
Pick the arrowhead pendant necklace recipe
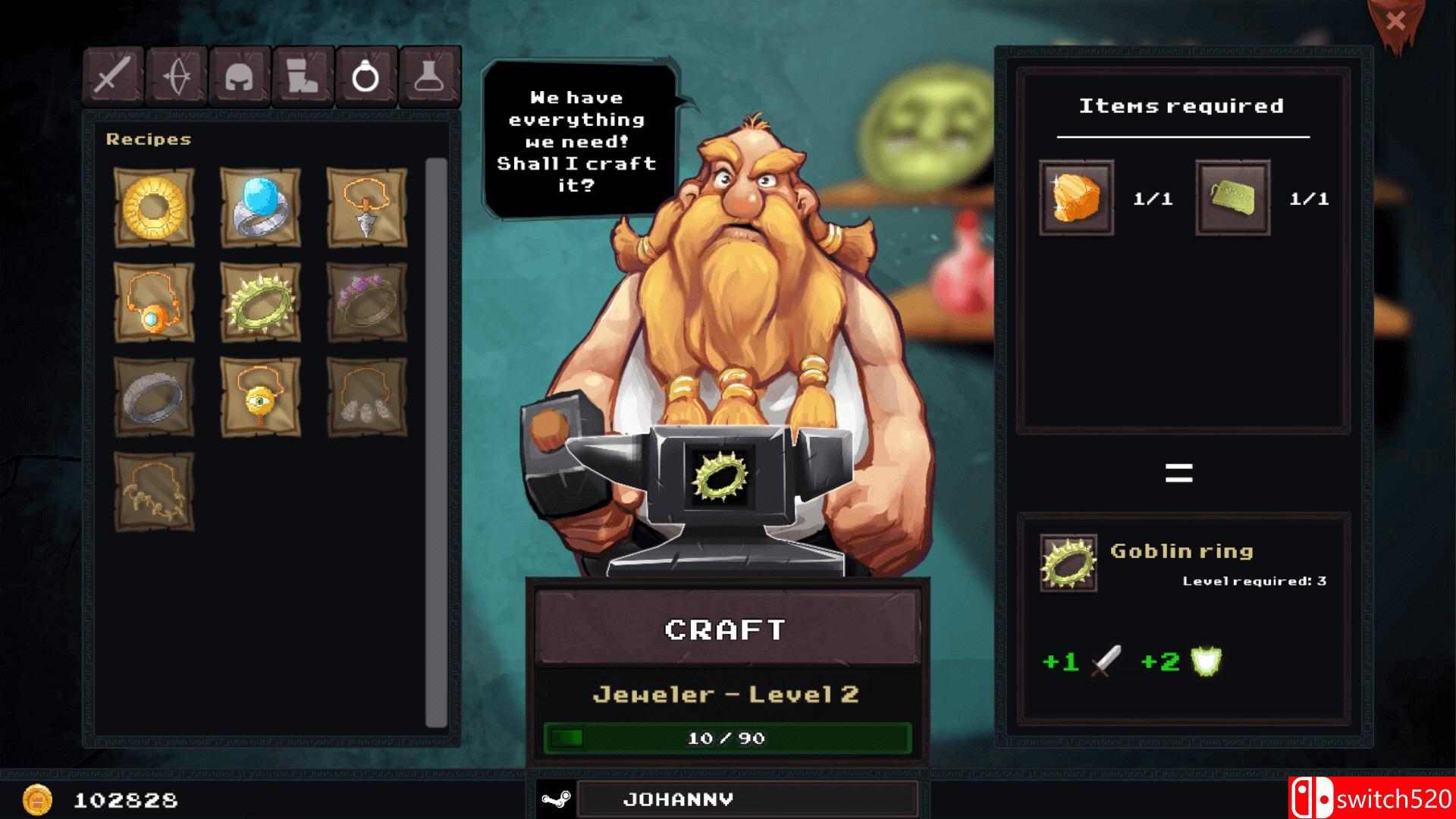(366, 207)
